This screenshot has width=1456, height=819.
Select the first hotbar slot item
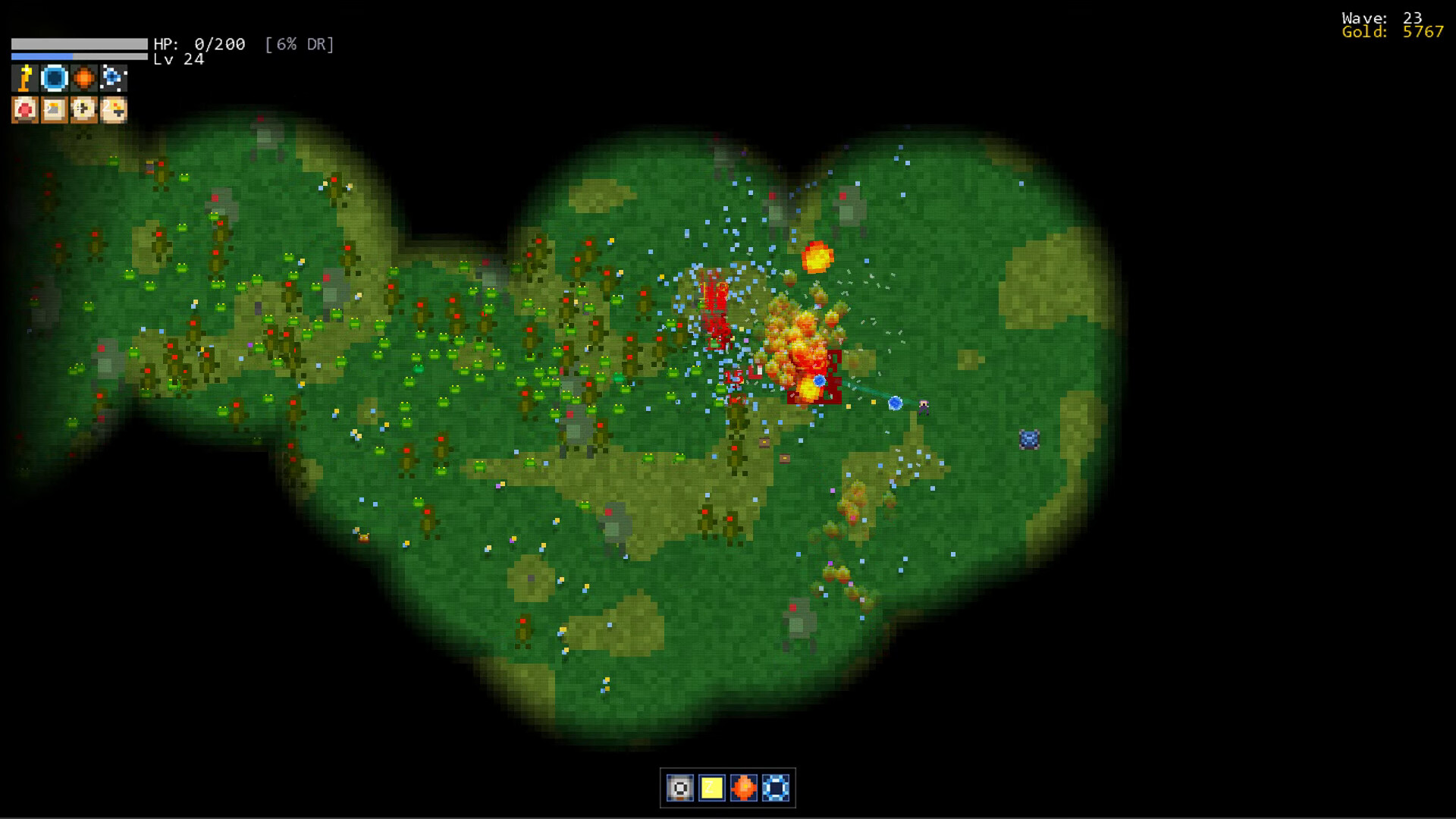(680, 789)
